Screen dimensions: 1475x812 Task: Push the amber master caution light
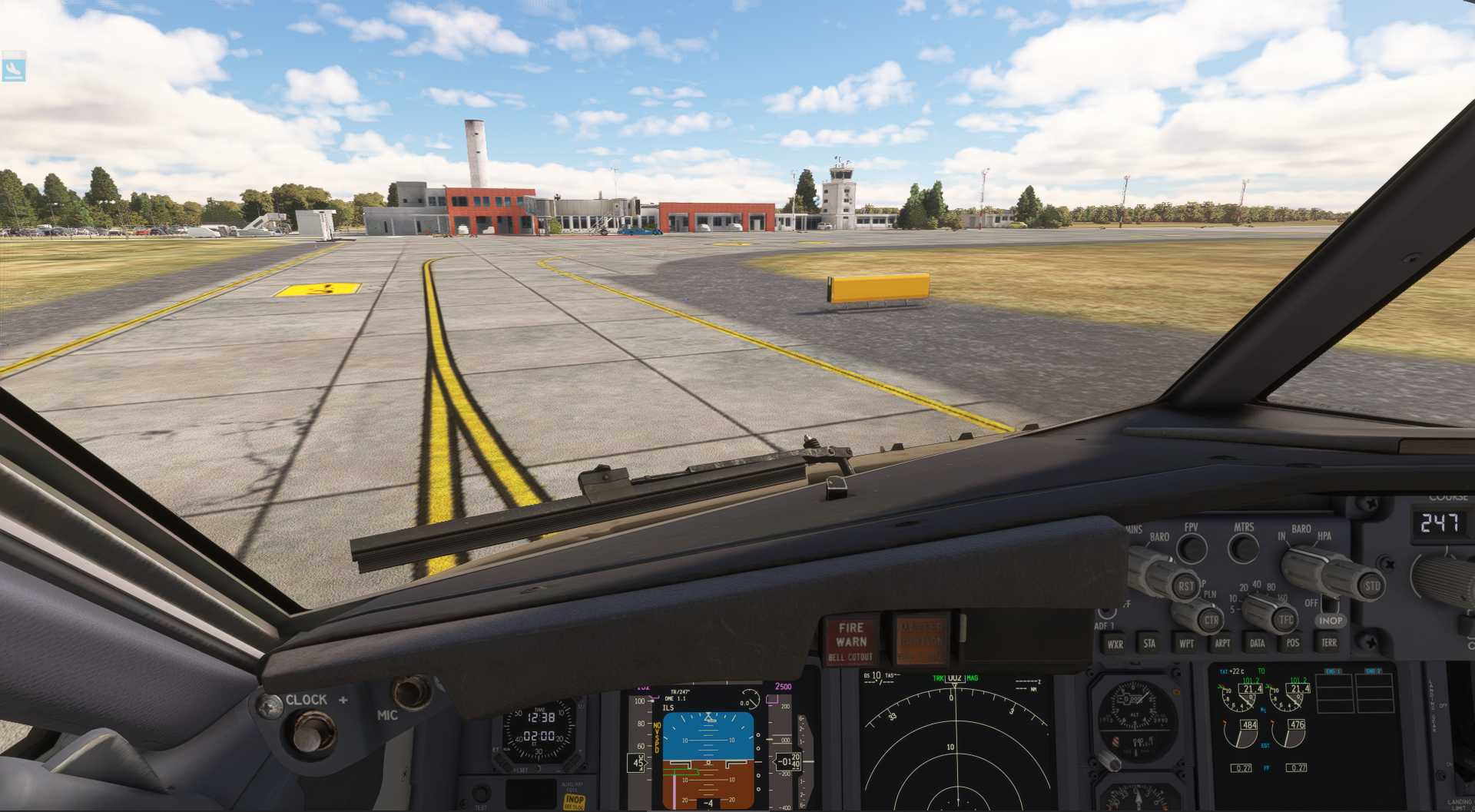tap(920, 639)
